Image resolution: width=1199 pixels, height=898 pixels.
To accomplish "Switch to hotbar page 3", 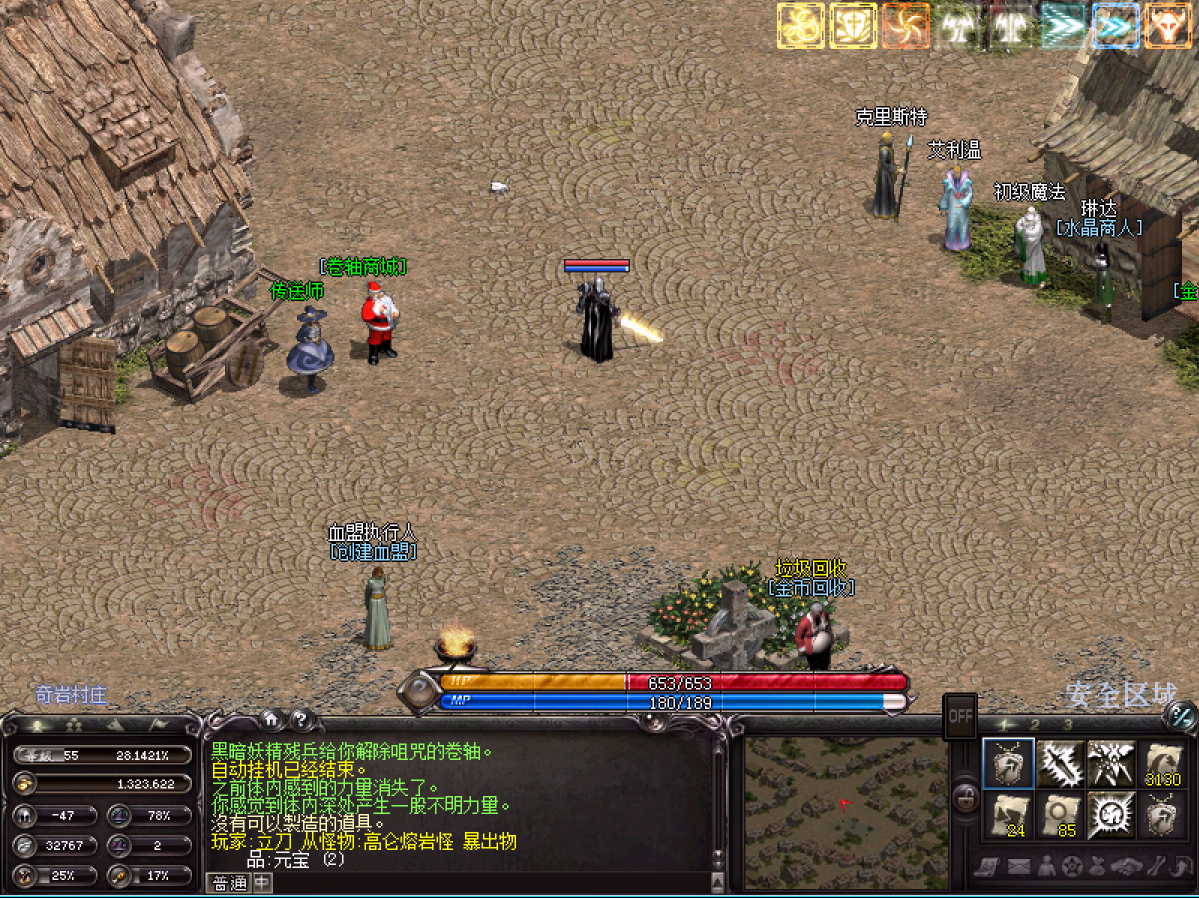I will (x=1068, y=725).
